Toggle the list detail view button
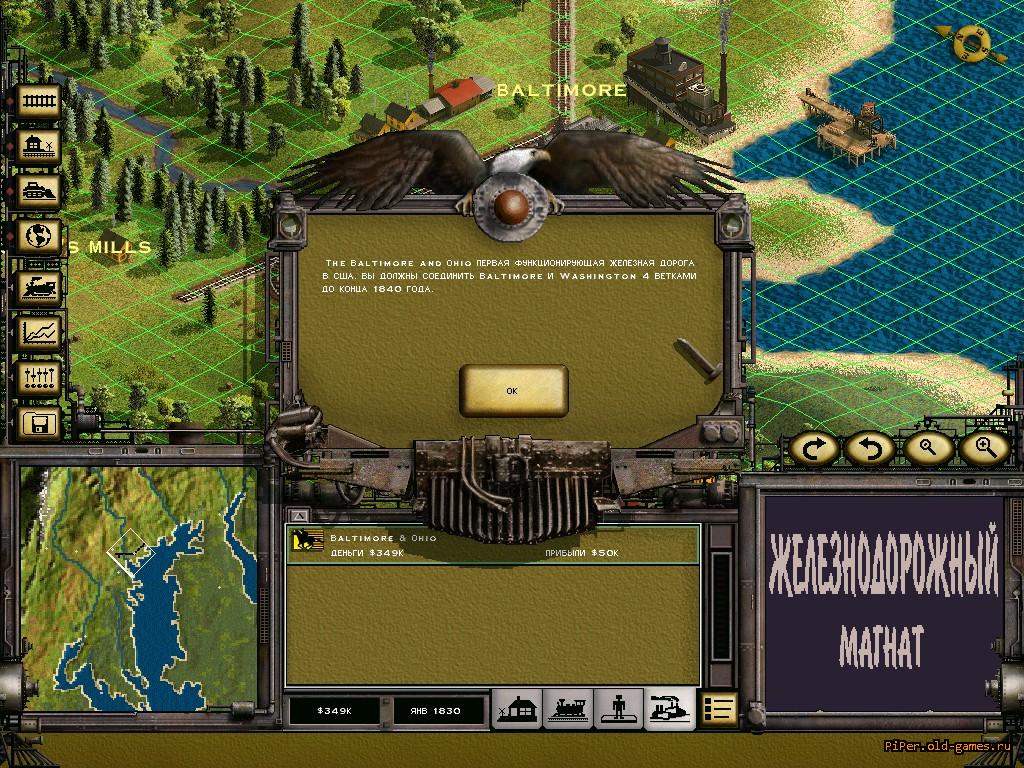Screen dimensions: 1024x768 point(718,710)
